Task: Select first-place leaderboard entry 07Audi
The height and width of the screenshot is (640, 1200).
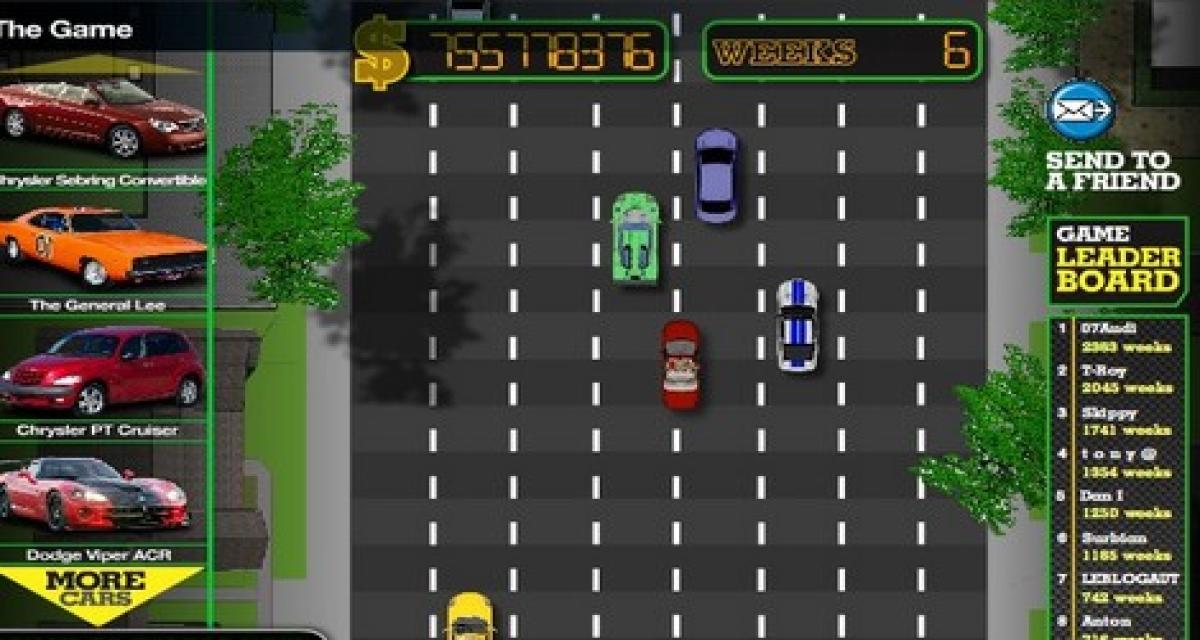Action: pyautogui.click(x=1120, y=337)
